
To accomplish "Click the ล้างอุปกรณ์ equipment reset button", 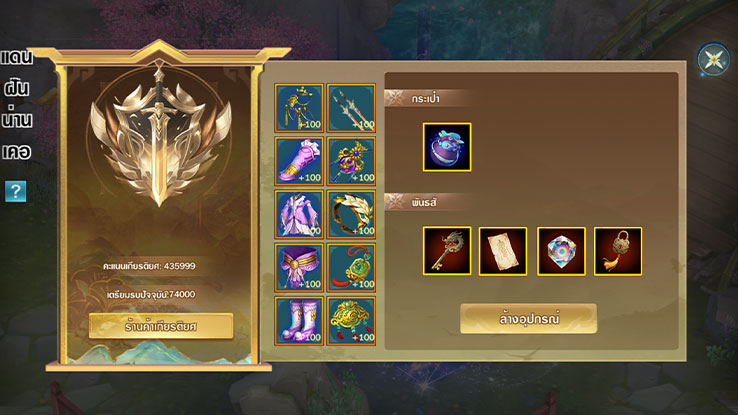I will click(528, 318).
